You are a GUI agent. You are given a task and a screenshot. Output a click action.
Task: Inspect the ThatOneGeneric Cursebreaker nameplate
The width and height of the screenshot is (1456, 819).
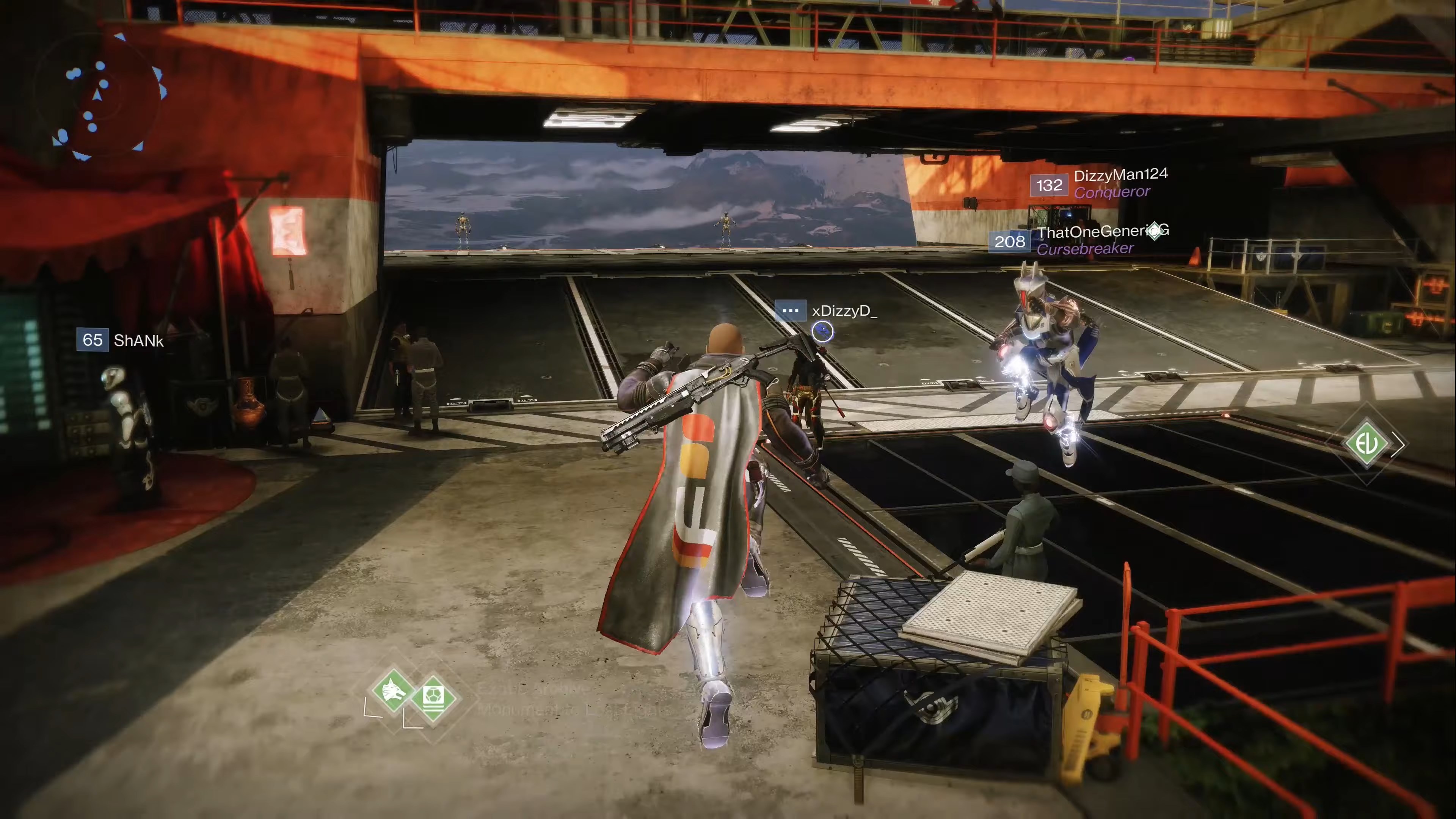1078,240
